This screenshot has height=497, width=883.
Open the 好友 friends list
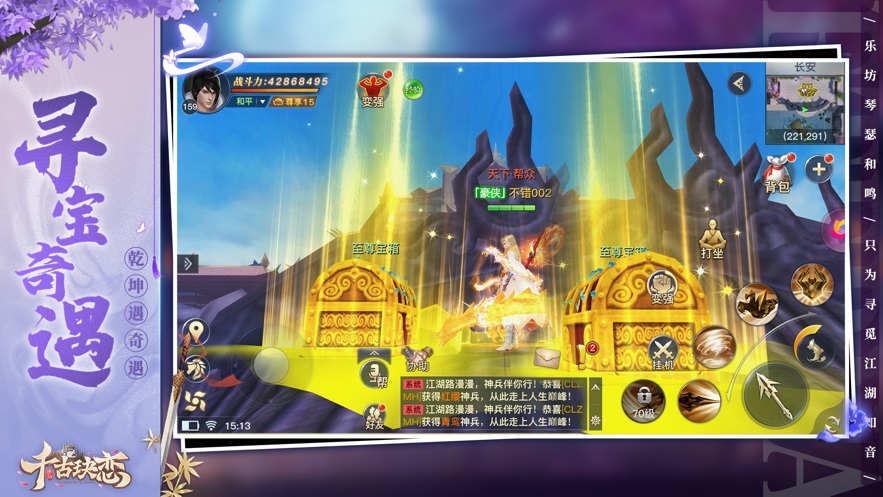pos(375,416)
